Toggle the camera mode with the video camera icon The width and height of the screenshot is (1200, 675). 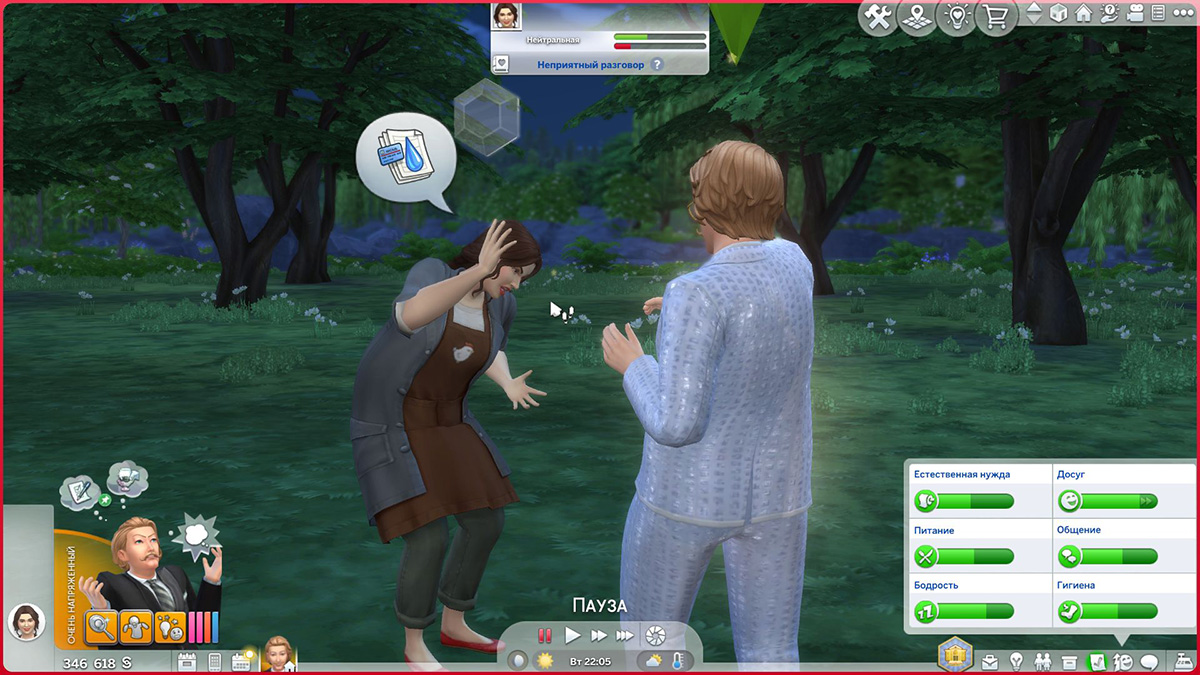pos(1132,14)
